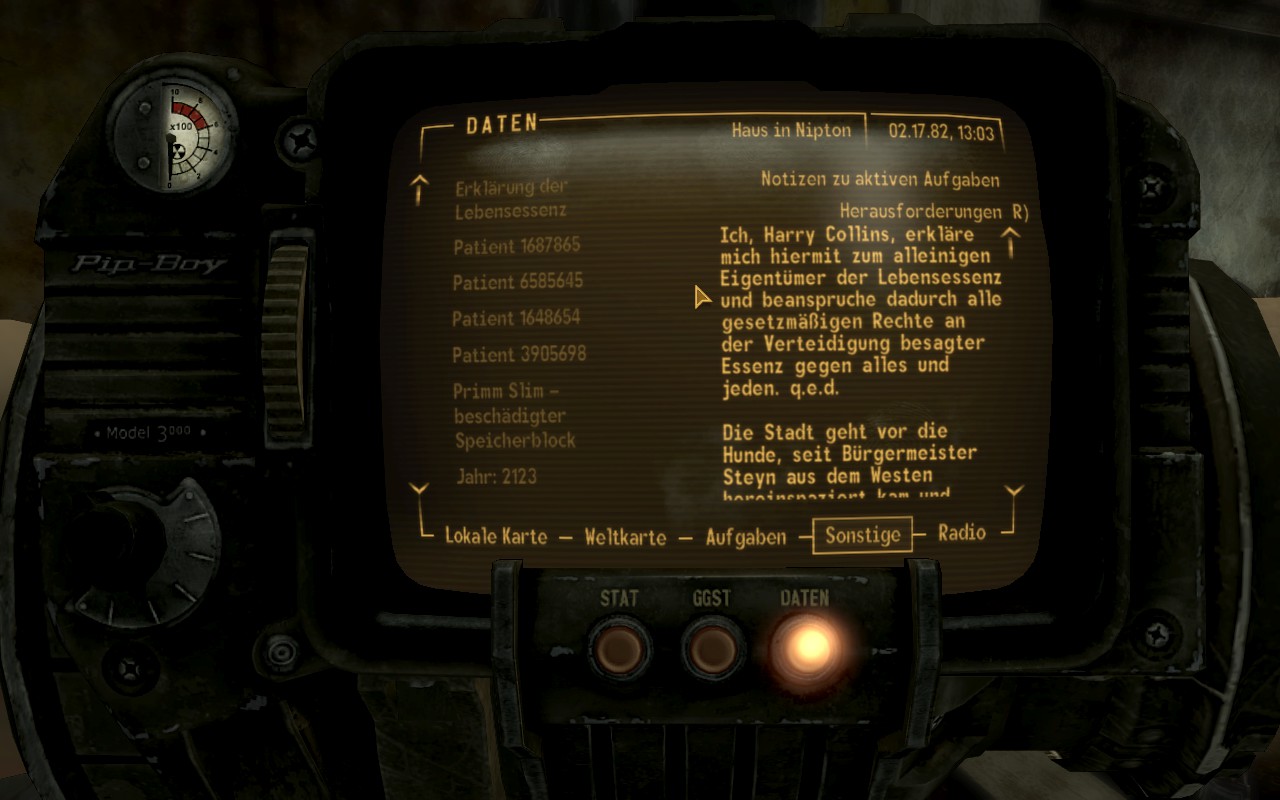
Task: Open the STAT section button
Action: click(x=619, y=647)
